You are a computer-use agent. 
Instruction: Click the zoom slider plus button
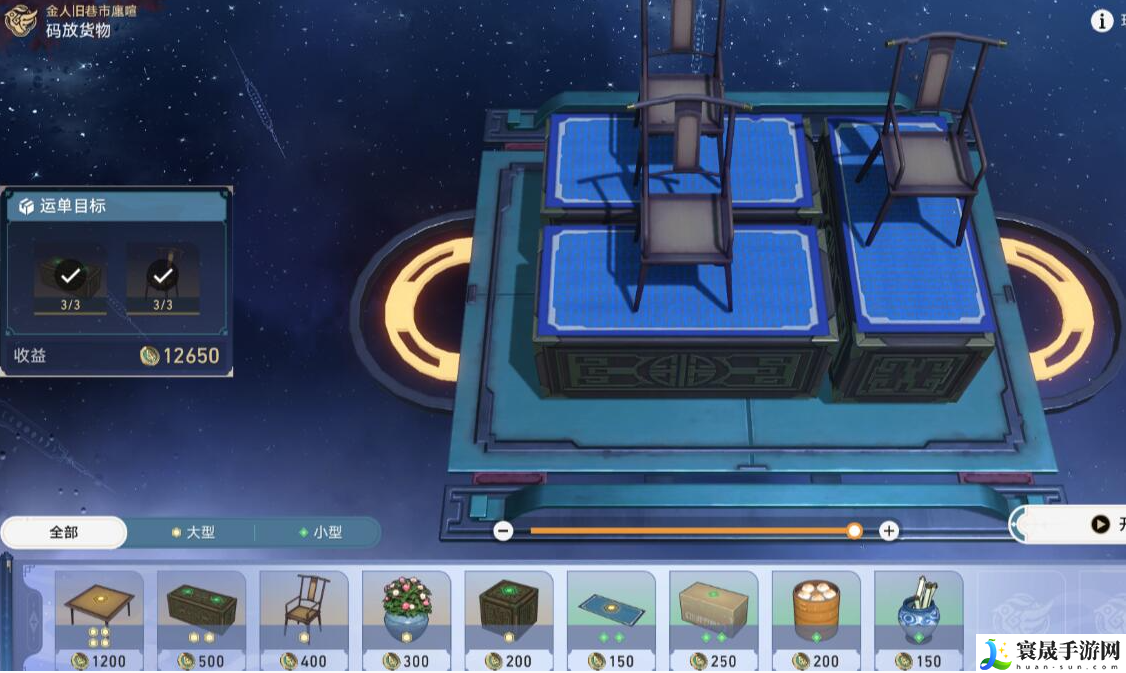click(888, 531)
